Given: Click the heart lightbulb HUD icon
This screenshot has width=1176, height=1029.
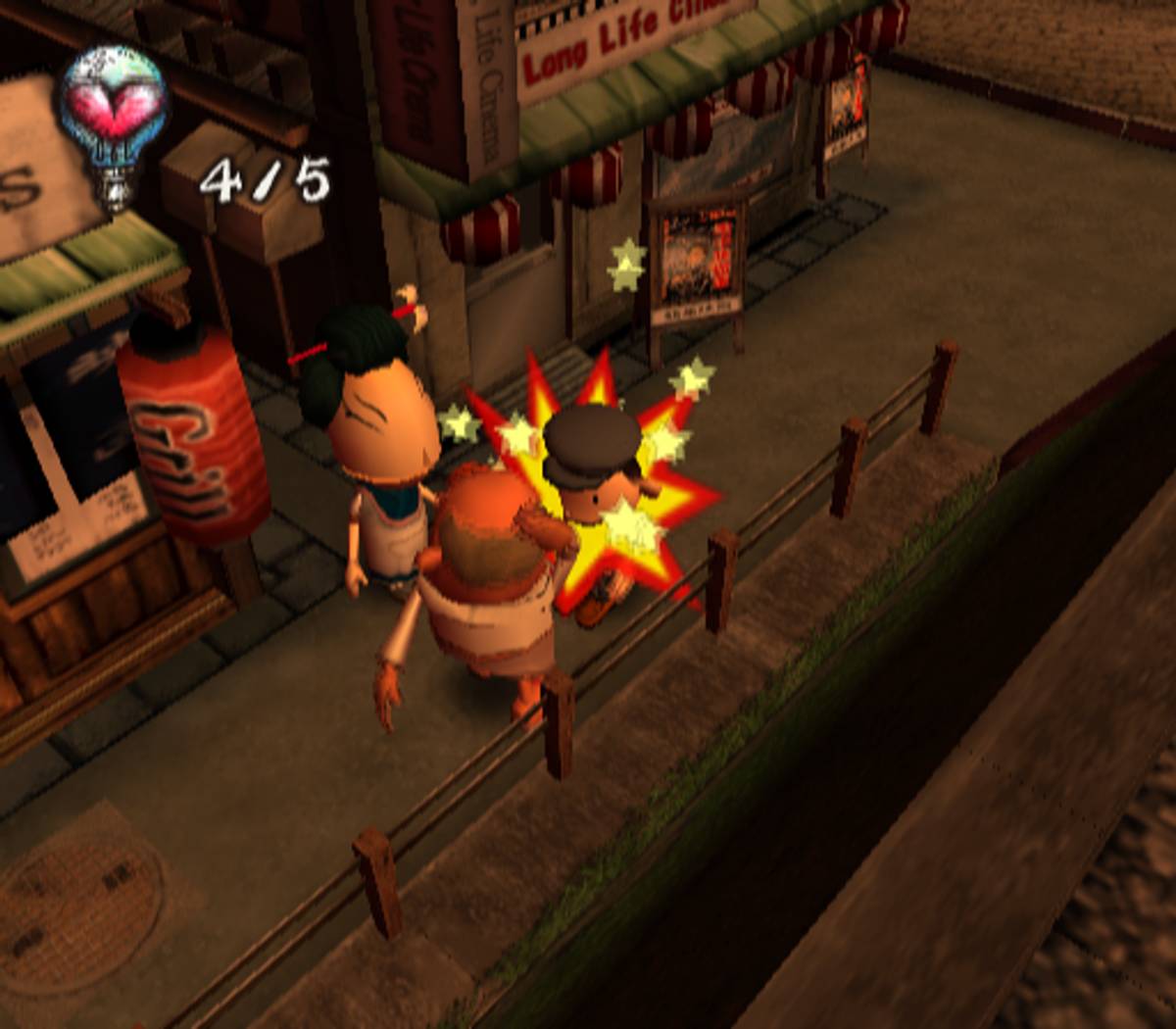Looking at the screenshot, I should click(113, 122).
